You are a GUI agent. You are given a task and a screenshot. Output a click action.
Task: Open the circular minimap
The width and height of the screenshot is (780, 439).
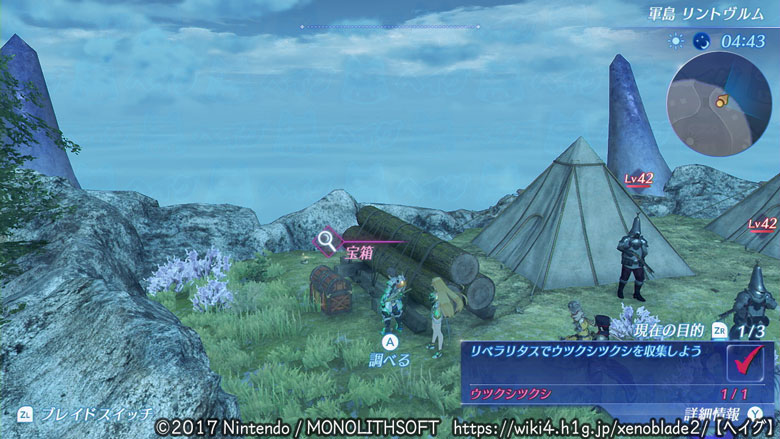719,98
